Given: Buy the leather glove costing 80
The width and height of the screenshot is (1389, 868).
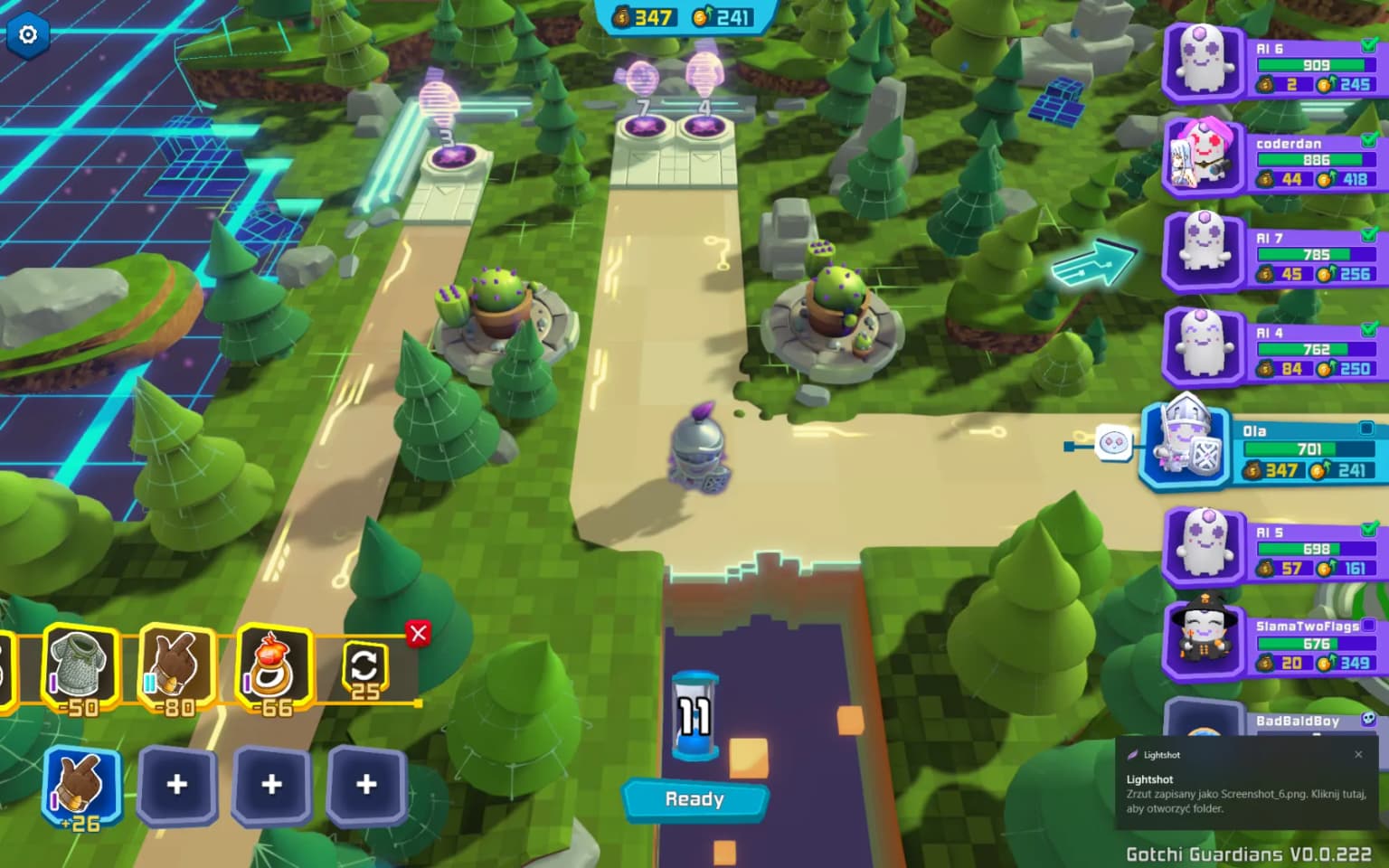Looking at the screenshot, I should [176, 667].
